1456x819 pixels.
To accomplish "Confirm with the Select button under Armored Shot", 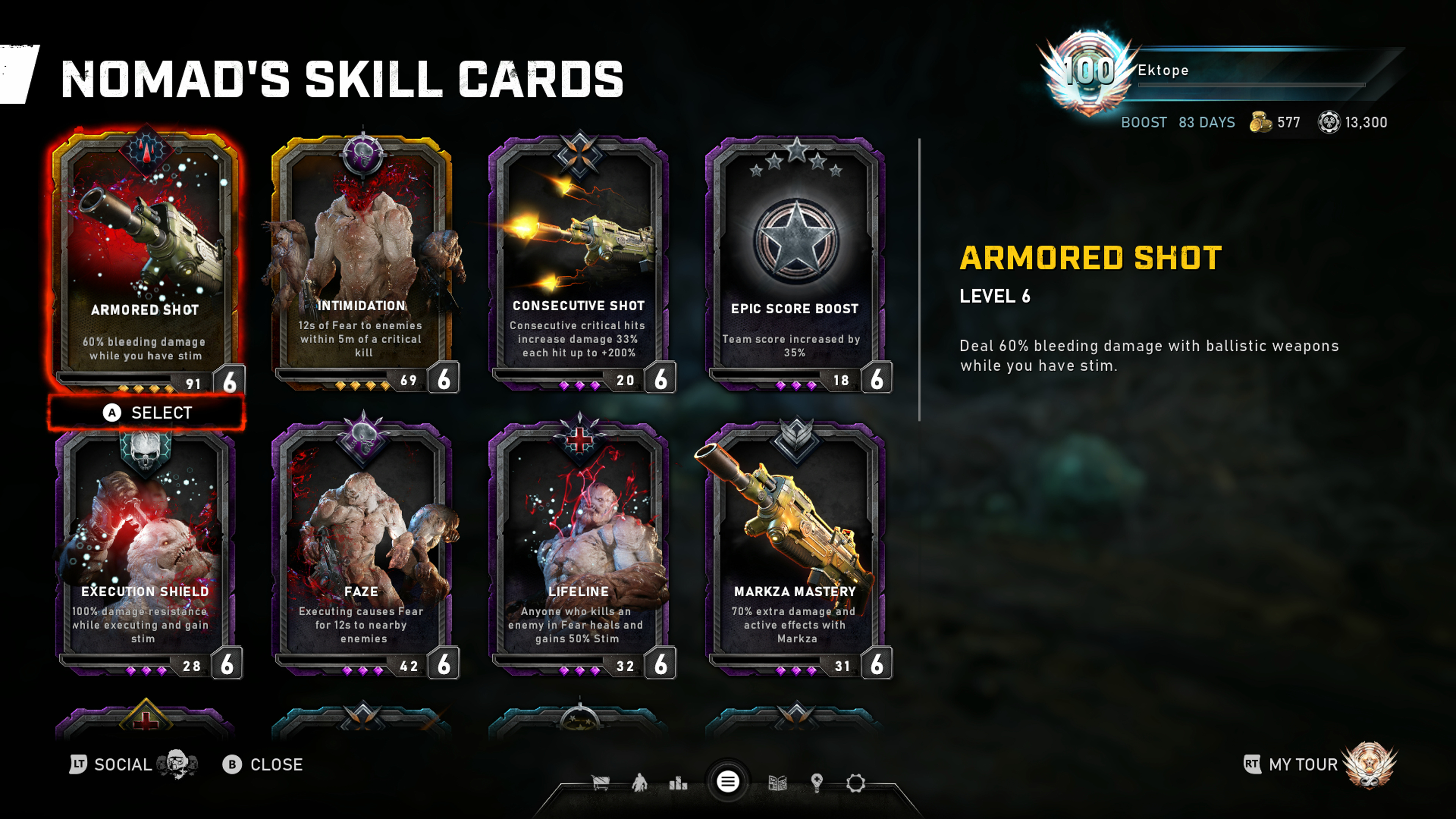I will pyautogui.click(x=147, y=413).
